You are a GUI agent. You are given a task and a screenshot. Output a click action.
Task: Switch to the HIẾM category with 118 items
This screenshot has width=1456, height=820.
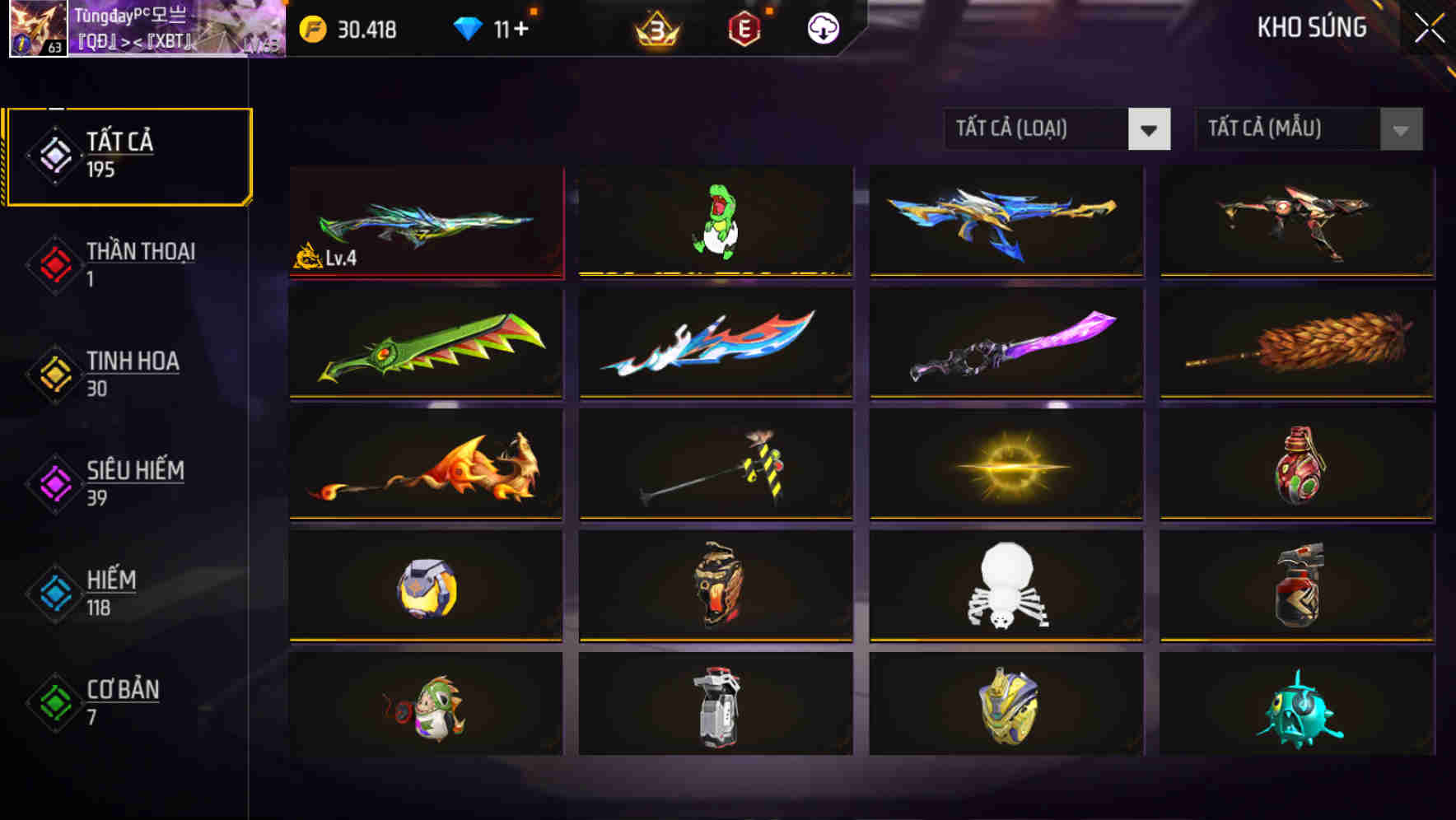[x=107, y=591]
